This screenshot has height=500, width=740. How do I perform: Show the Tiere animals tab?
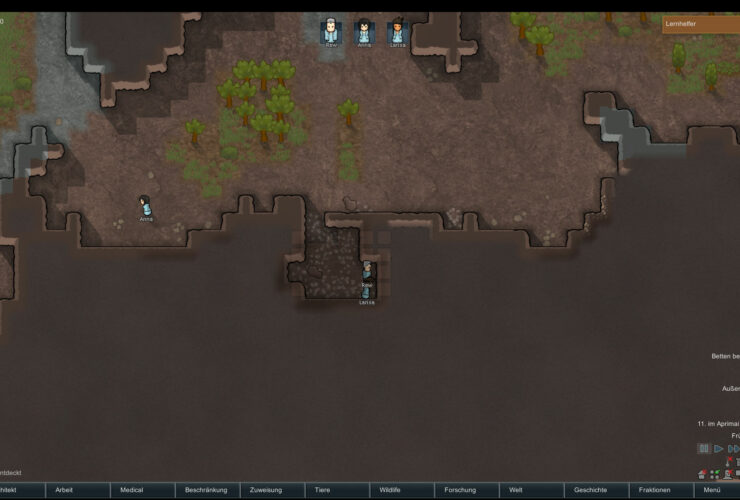coord(322,490)
